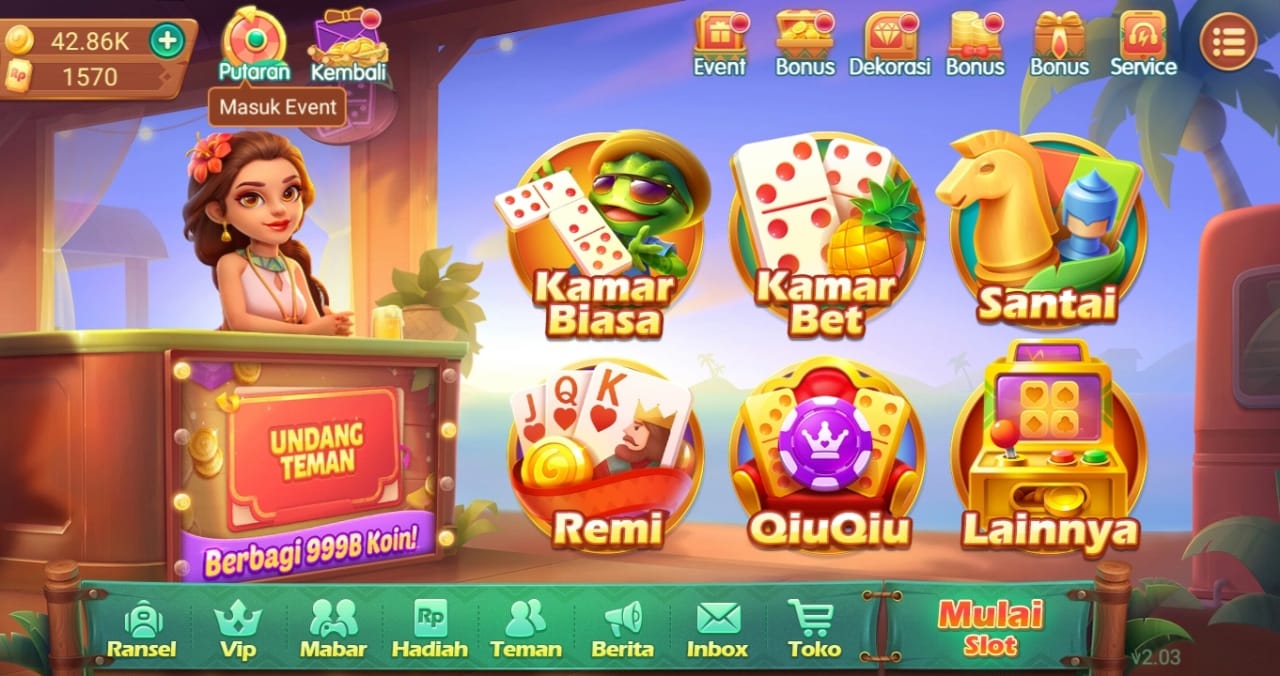The height and width of the screenshot is (676, 1280).
Task: Tap the Event icon in the top bar
Action: point(720,44)
